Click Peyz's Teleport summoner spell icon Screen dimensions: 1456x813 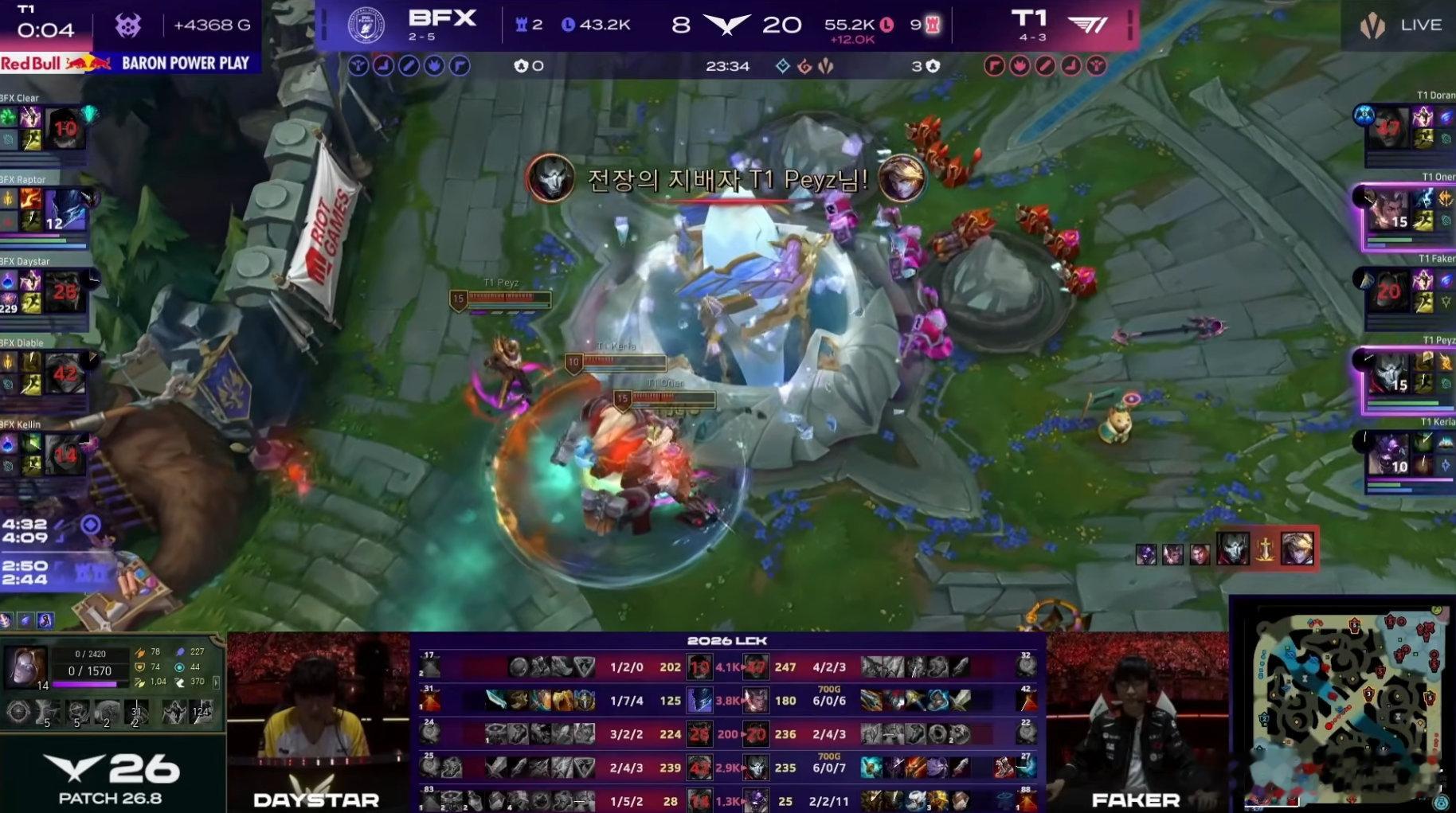coord(1423,360)
